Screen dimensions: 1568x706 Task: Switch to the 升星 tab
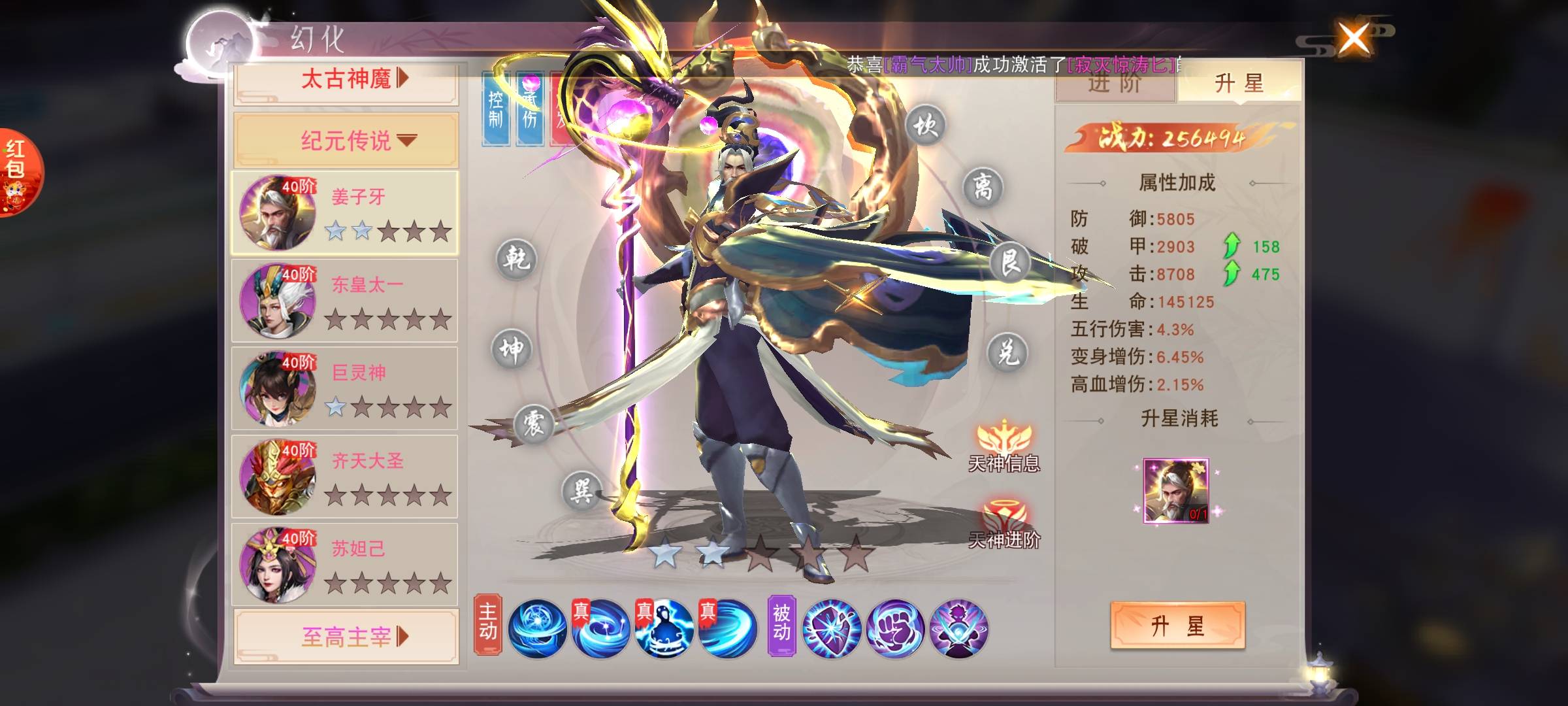point(1239,84)
